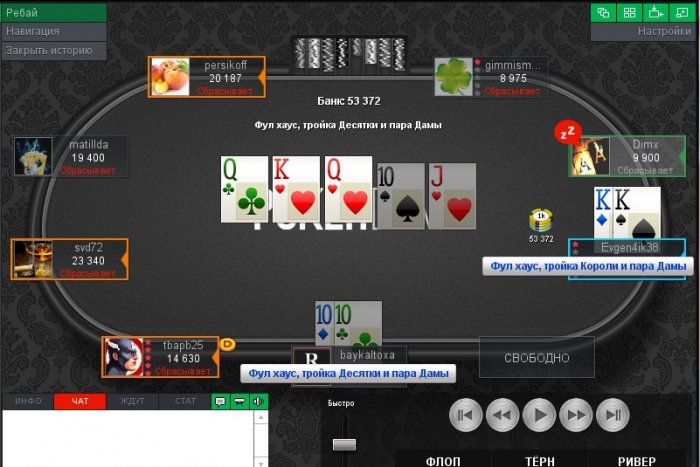
Task: Show the СТАТ statistics tab
Action: point(185,401)
